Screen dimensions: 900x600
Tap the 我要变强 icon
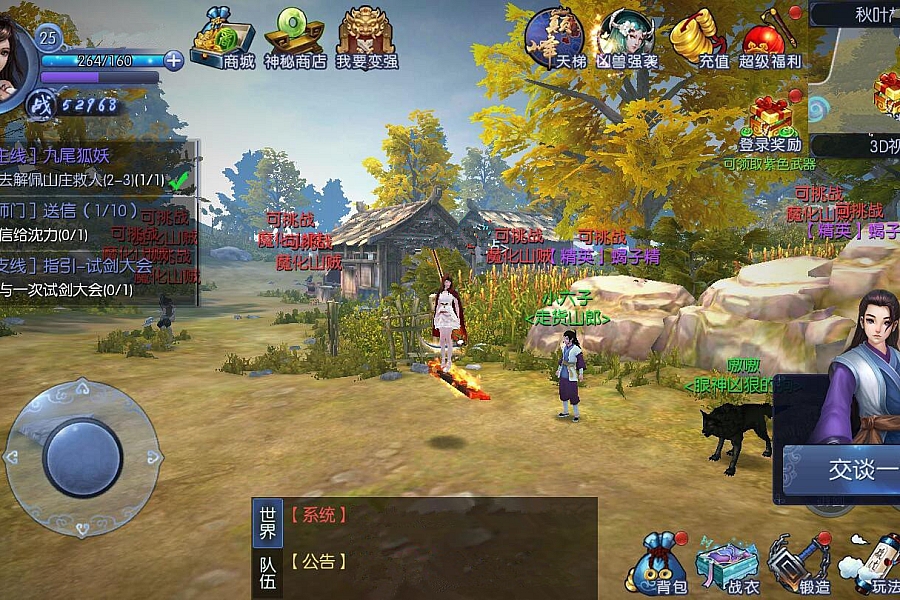pyautogui.click(x=366, y=38)
